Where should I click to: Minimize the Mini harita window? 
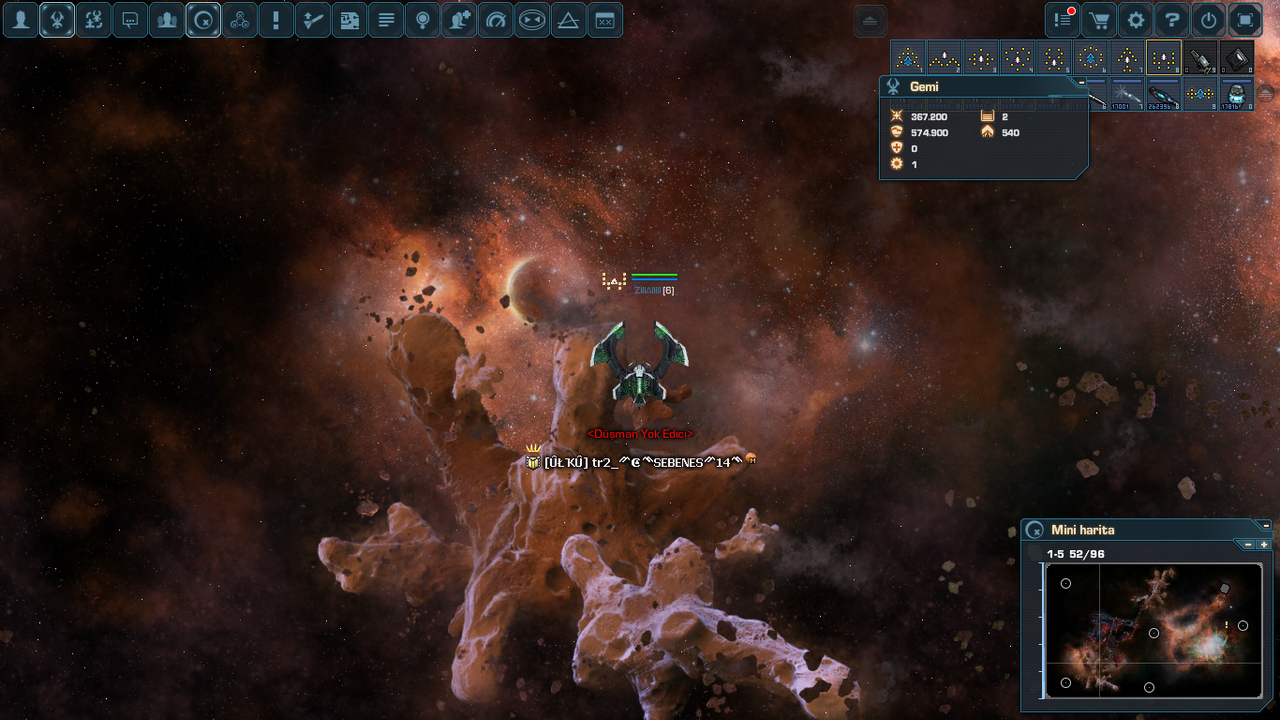1265,525
